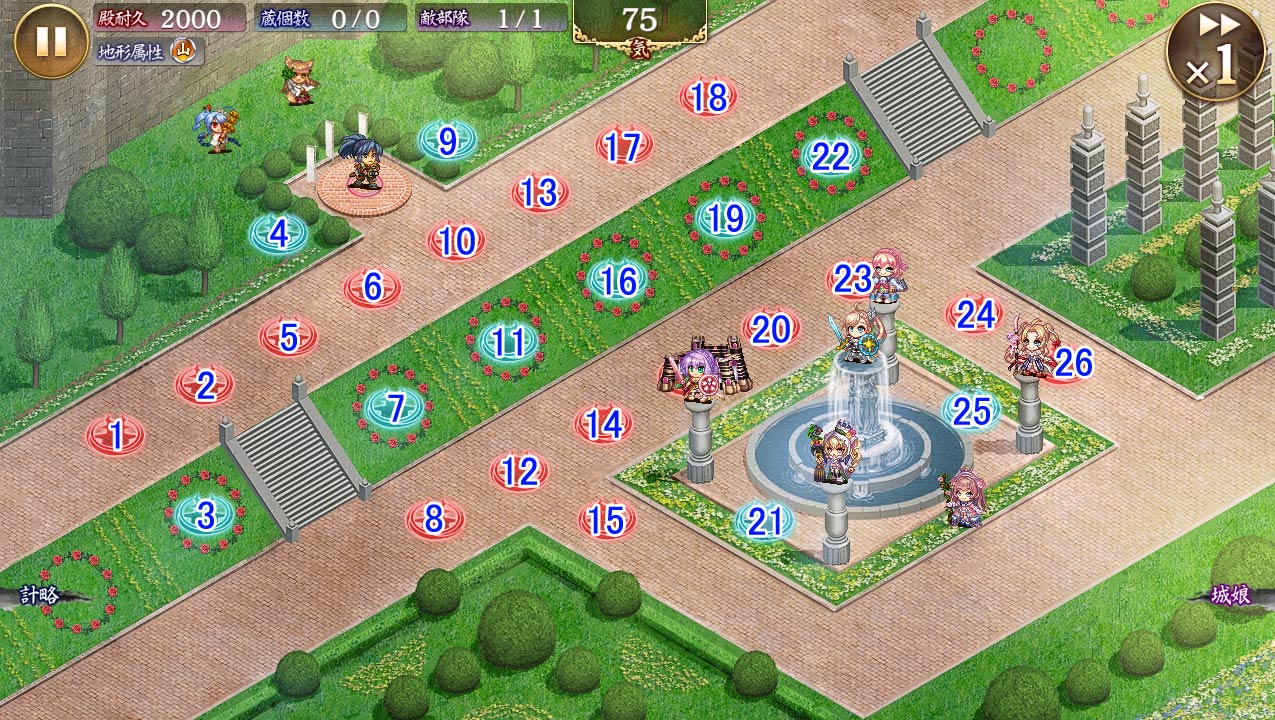Screen dimensions: 1275x720
Task: Pause the battle with the pause button
Action: [51, 41]
